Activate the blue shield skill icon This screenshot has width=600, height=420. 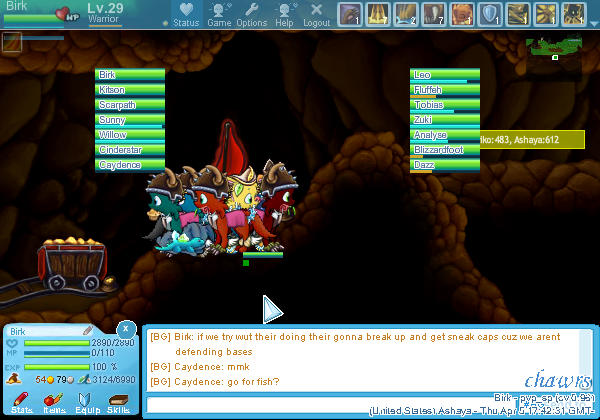coord(490,14)
